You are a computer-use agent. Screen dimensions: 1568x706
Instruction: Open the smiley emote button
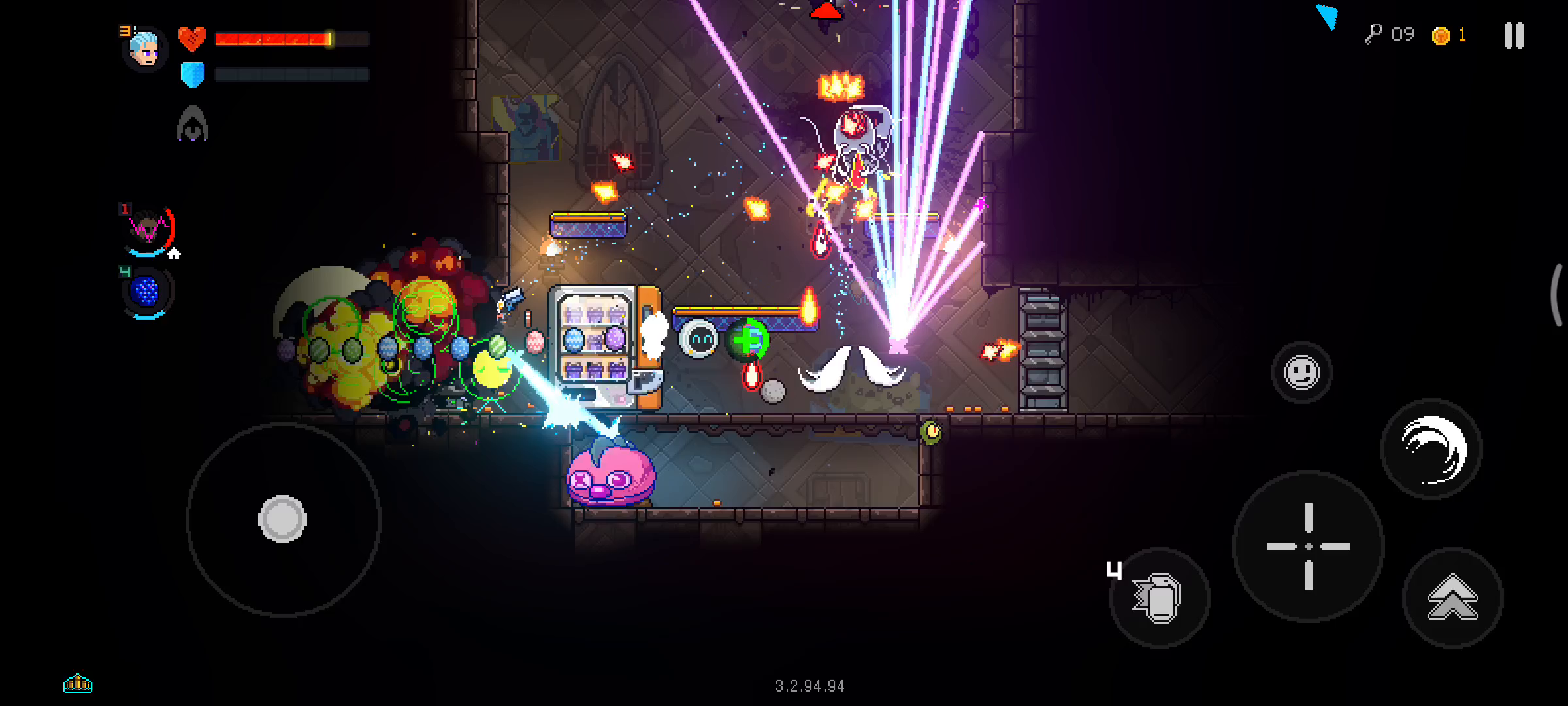click(1301, 373)
